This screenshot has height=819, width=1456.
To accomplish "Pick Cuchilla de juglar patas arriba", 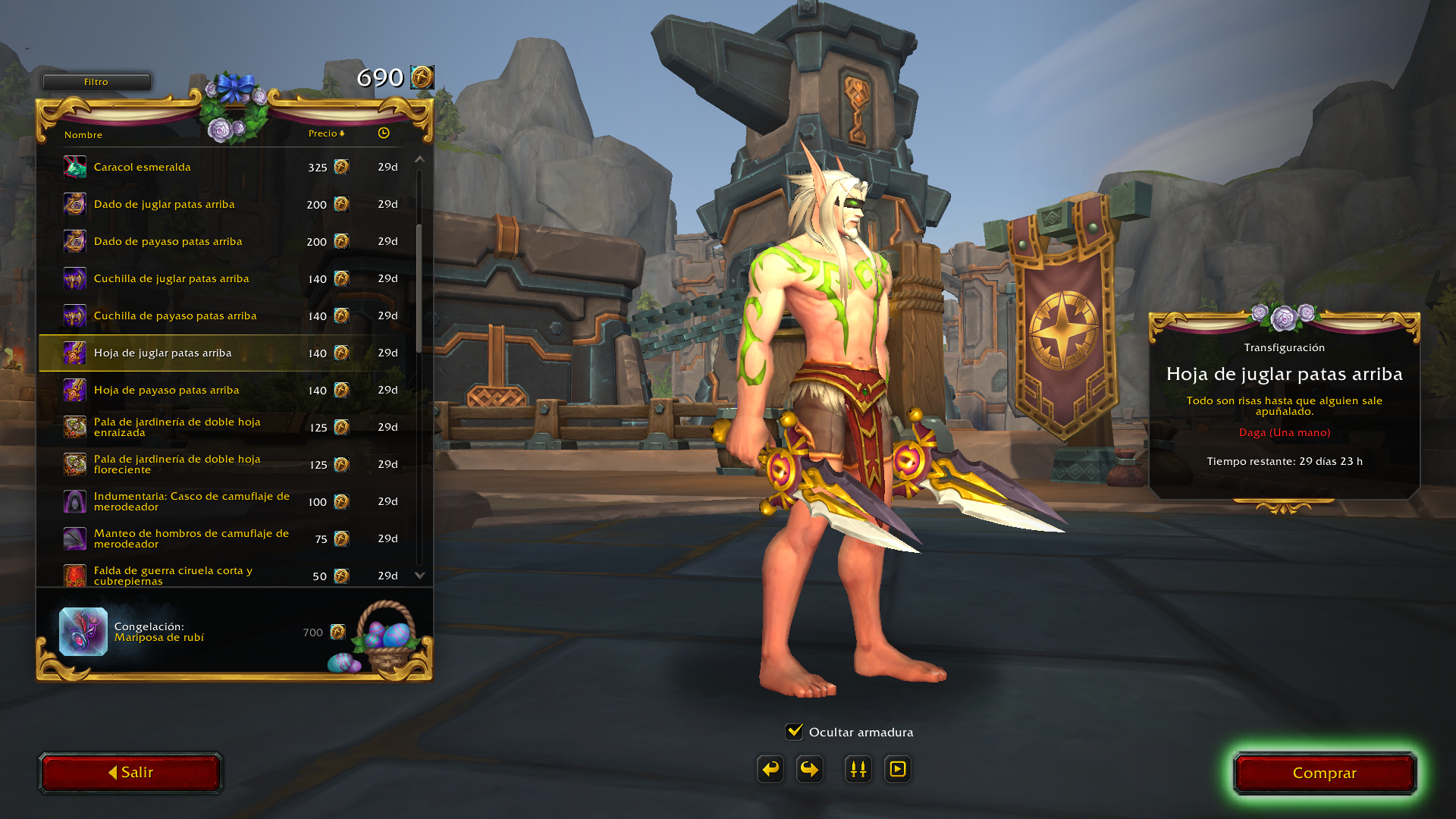I will [x=171, y=278].
